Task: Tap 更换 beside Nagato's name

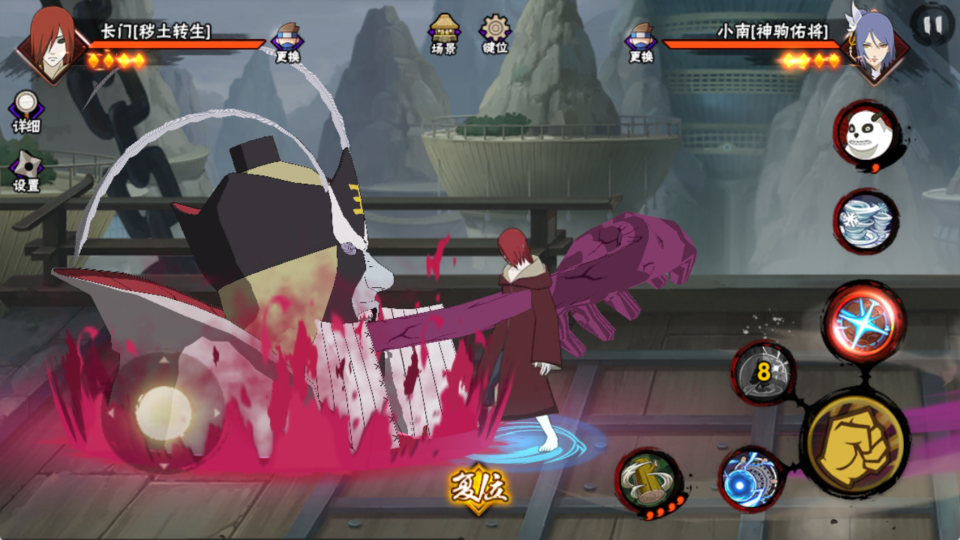Action: (288, 42)
